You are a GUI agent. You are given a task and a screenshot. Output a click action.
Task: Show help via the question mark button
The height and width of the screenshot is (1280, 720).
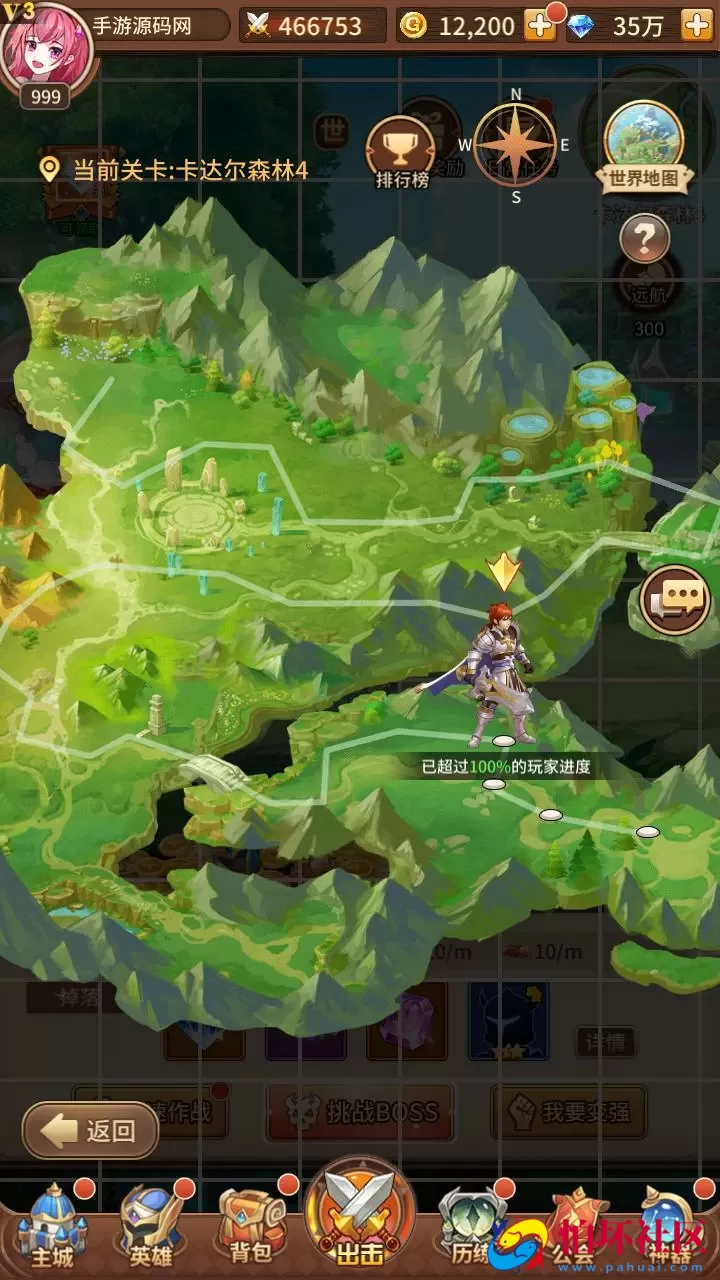point(645,239)
